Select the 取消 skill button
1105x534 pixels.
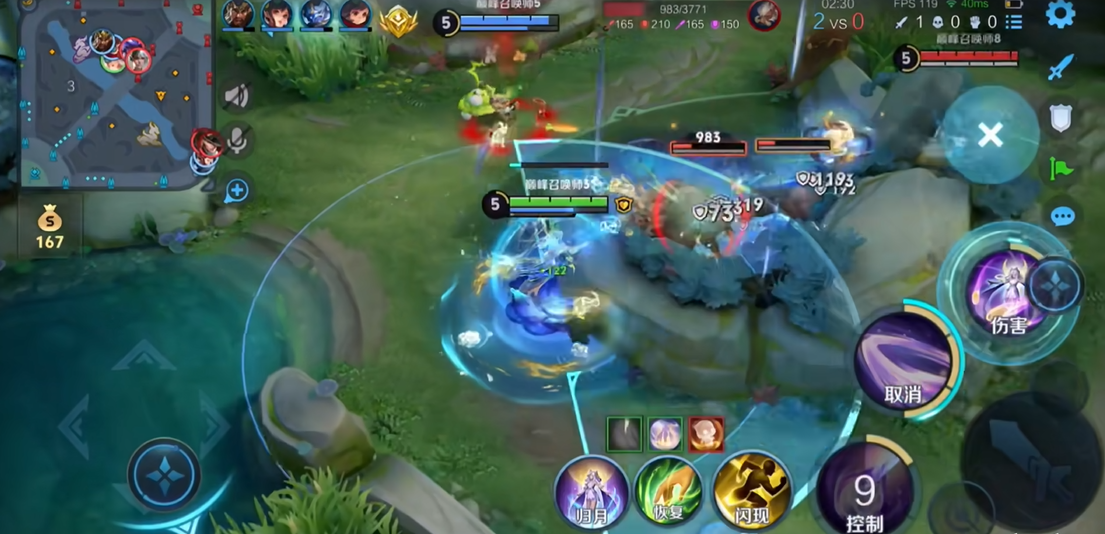click(904, 360)
